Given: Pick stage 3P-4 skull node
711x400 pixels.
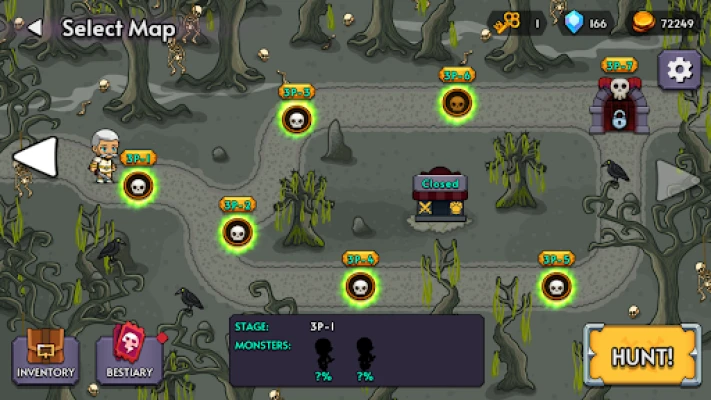Looking at the screenshot, I should tap(360, 286).
